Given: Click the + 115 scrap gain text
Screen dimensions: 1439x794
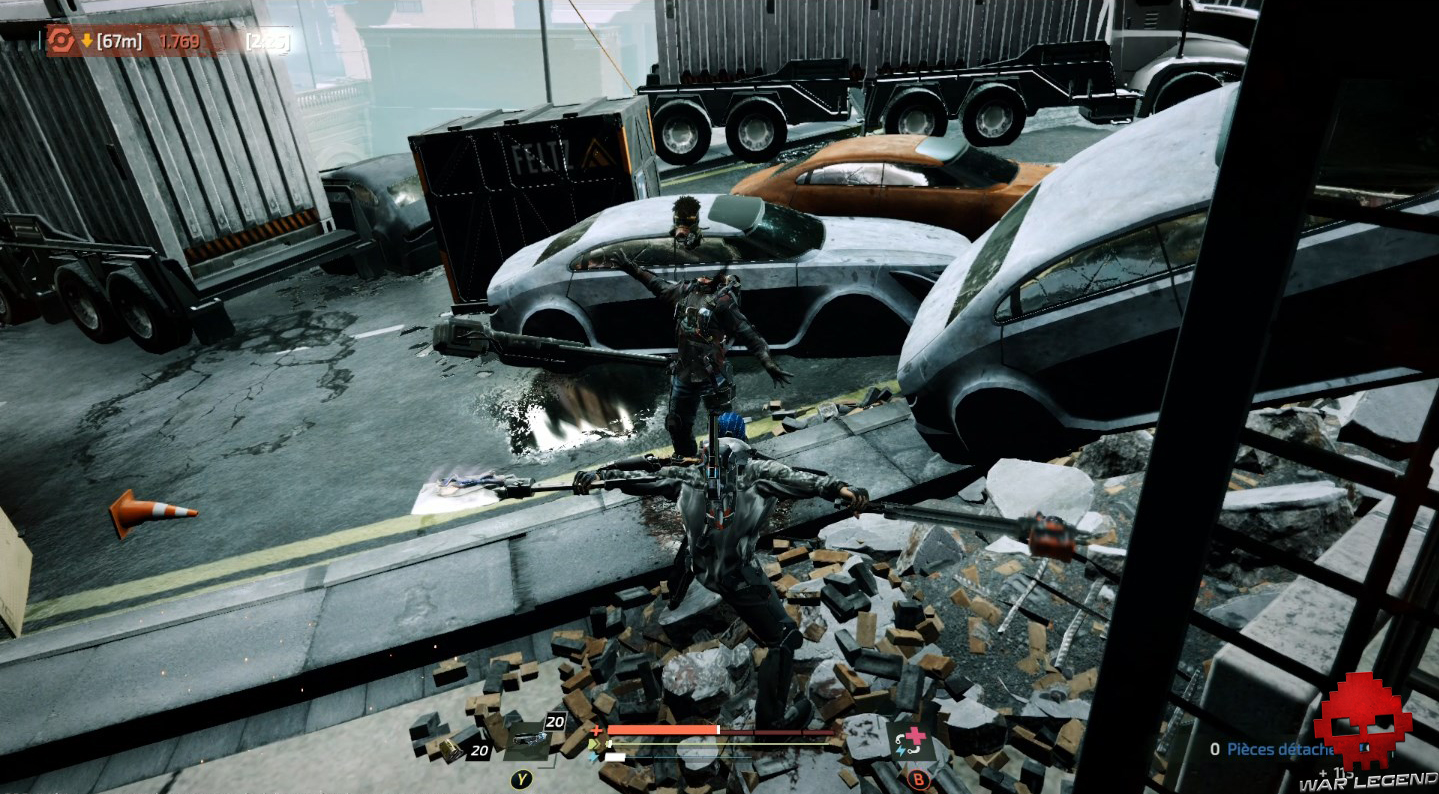Looking at the screenshot, I should point(1333,772).
